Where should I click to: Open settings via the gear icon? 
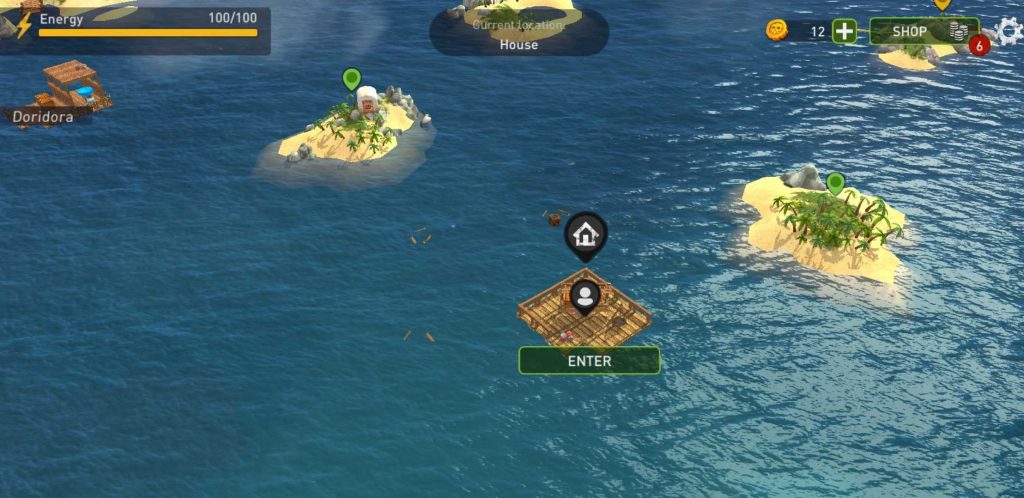coord(1010,30)
